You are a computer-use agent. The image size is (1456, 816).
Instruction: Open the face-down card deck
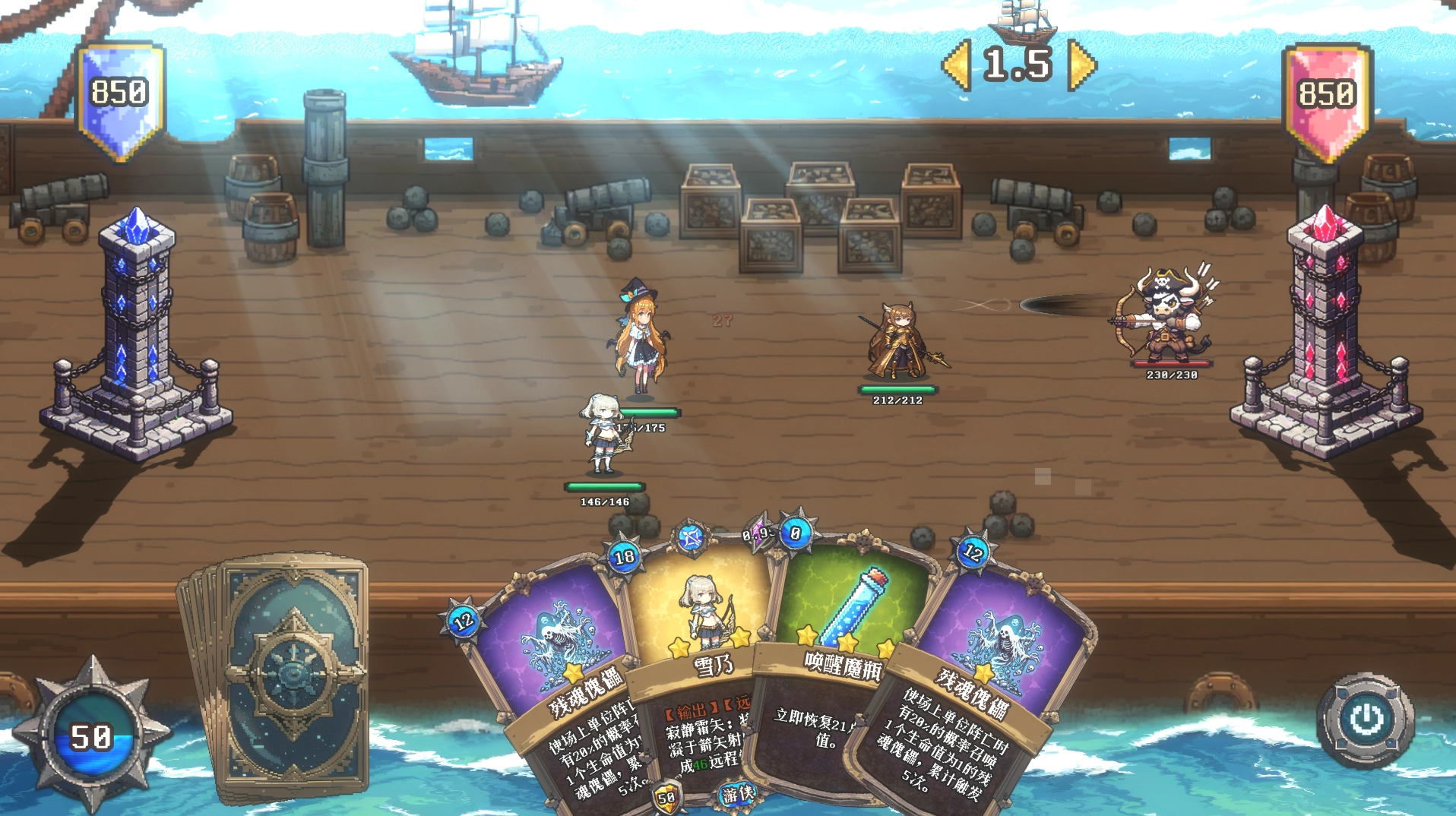click(x=293, y=676)
